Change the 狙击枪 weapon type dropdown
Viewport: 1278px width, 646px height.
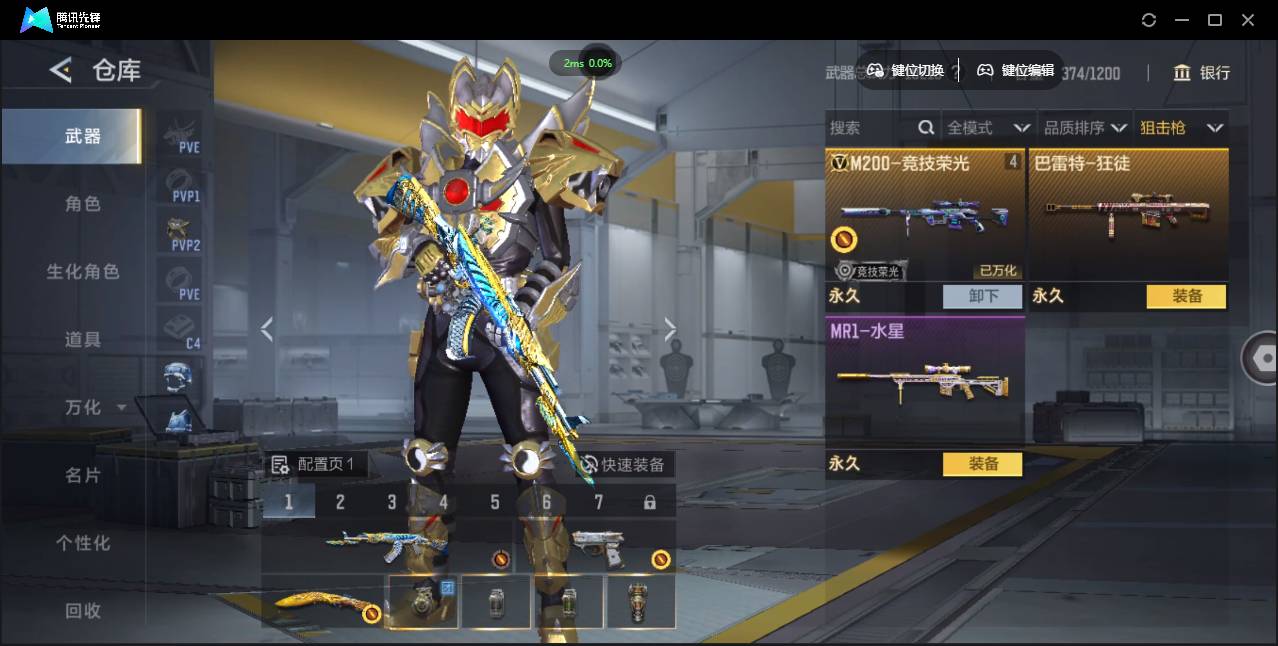click(1181, 128)
